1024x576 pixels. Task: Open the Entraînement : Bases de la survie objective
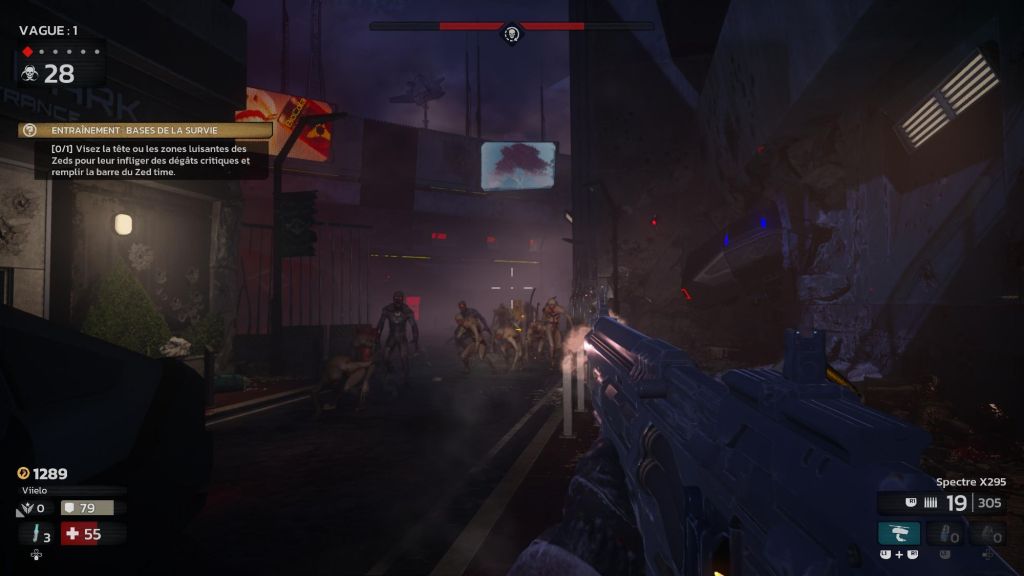(152, 130)
